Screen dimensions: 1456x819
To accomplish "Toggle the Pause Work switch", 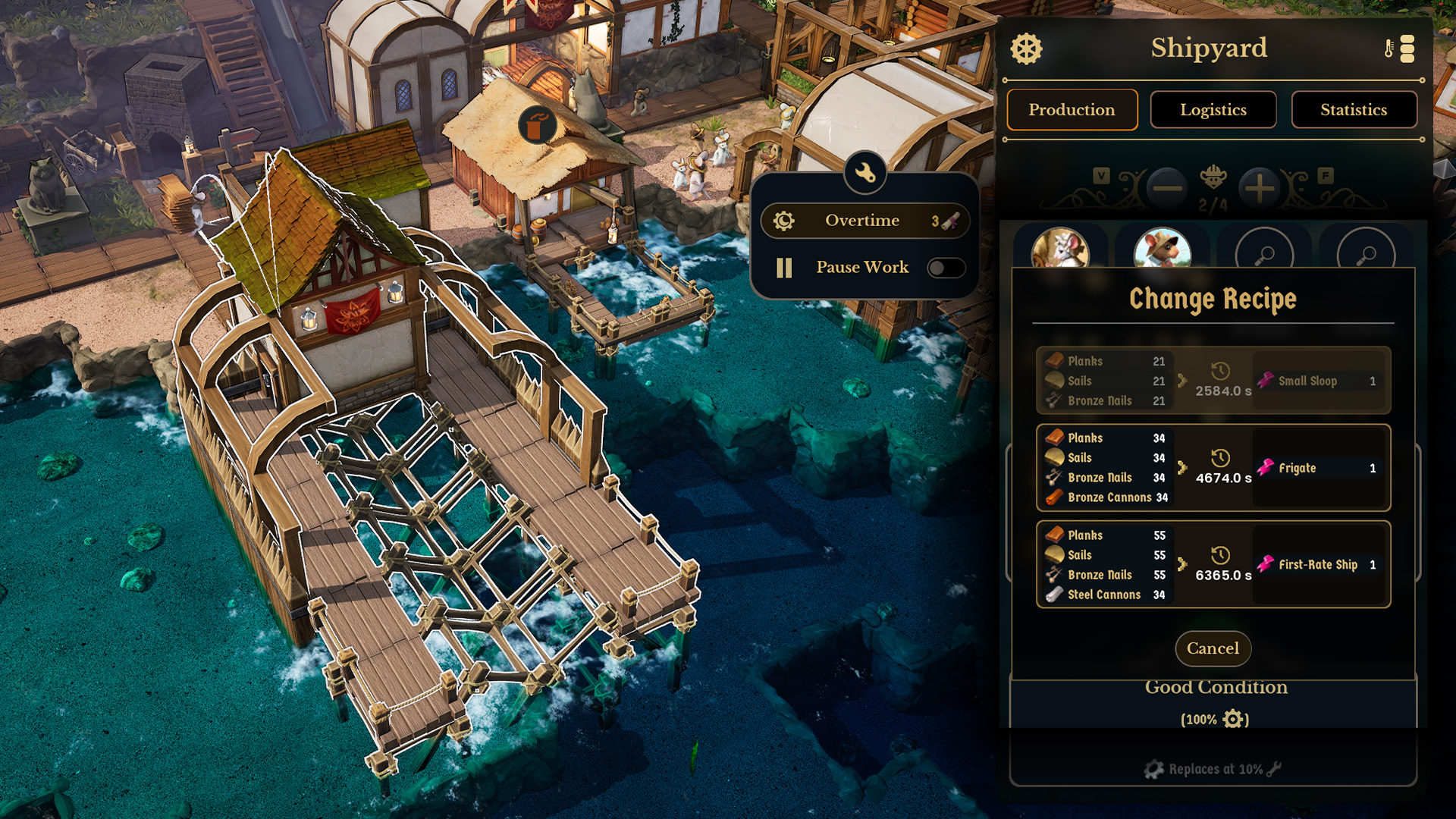I will (x=946, y=268).
